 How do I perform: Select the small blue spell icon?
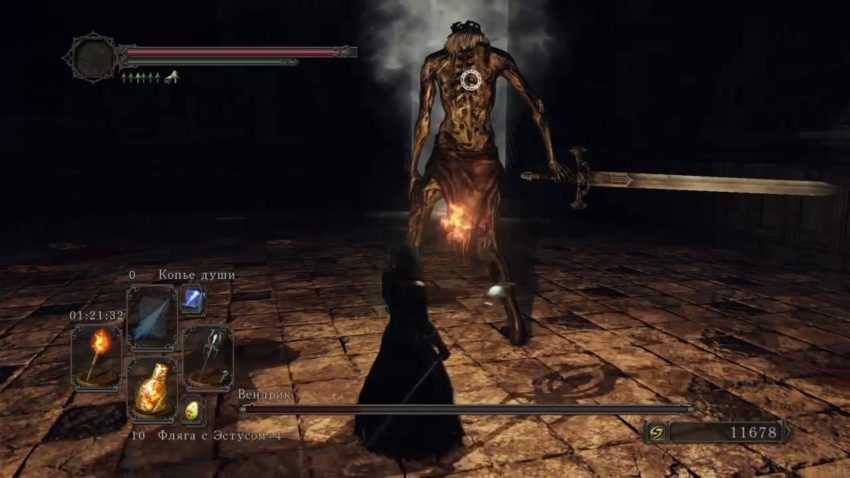click(x=192, y=299)
